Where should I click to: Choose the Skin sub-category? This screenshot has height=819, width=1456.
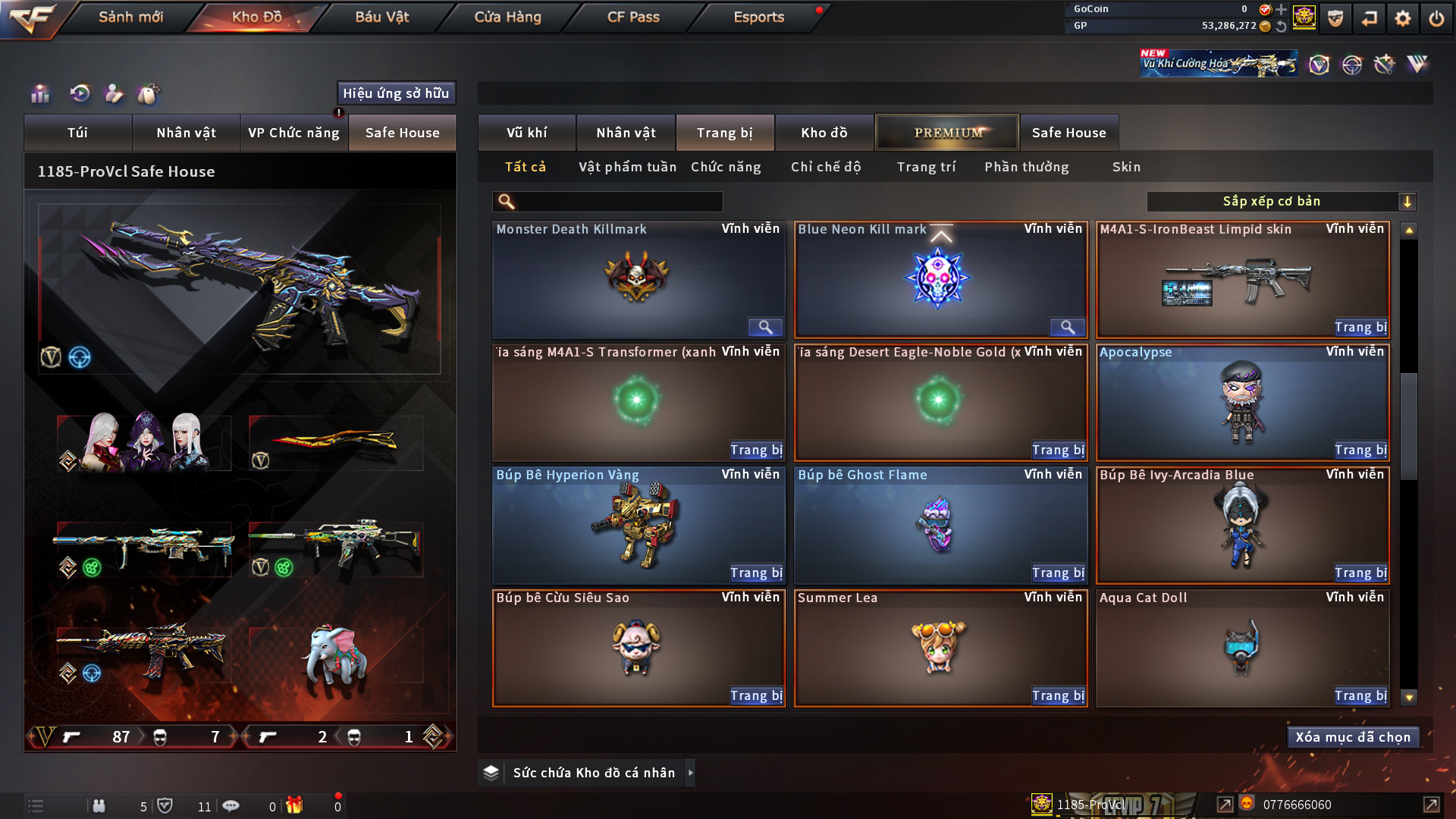(x=1126, y=167)
